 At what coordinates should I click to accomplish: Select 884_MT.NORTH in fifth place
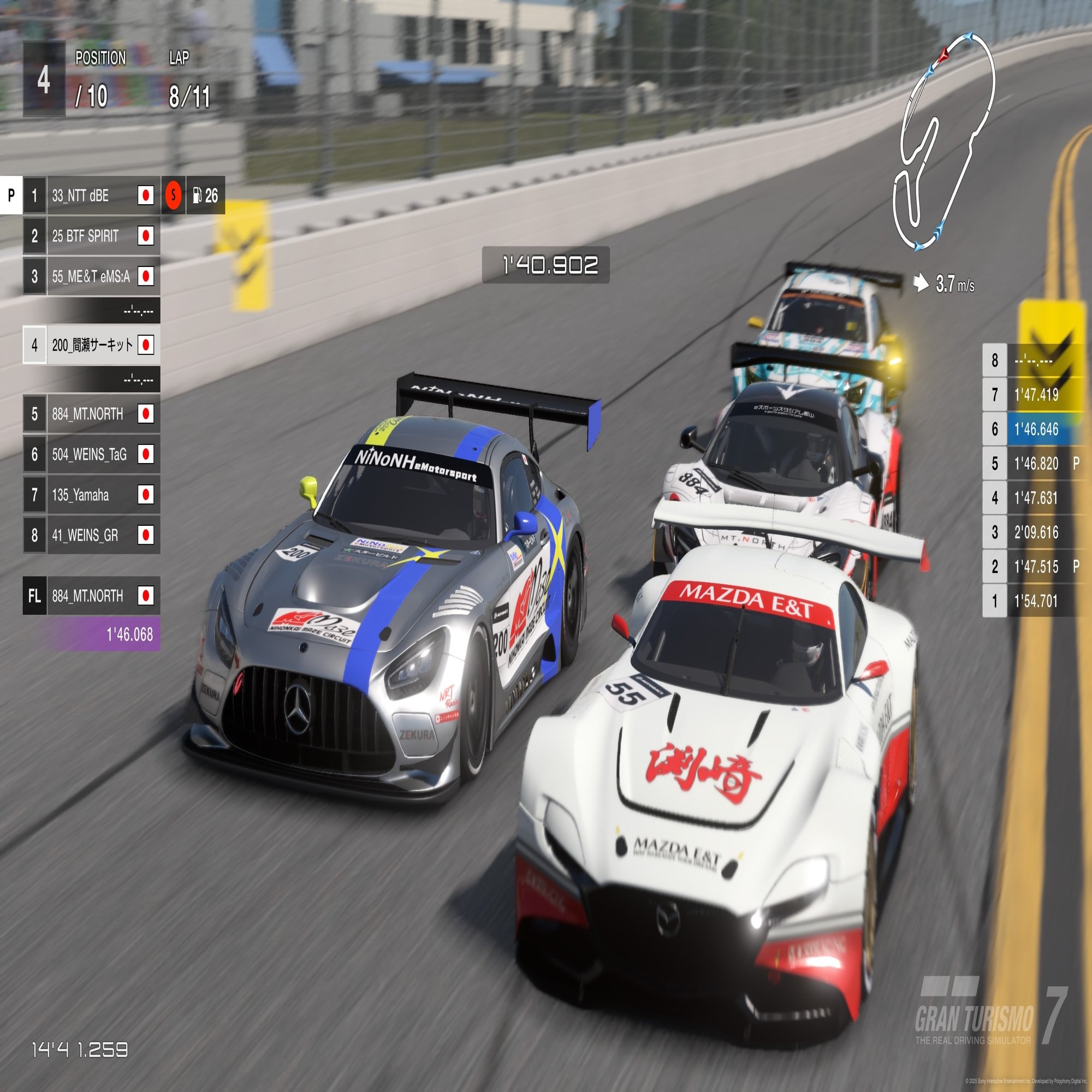tap(91, 414)
